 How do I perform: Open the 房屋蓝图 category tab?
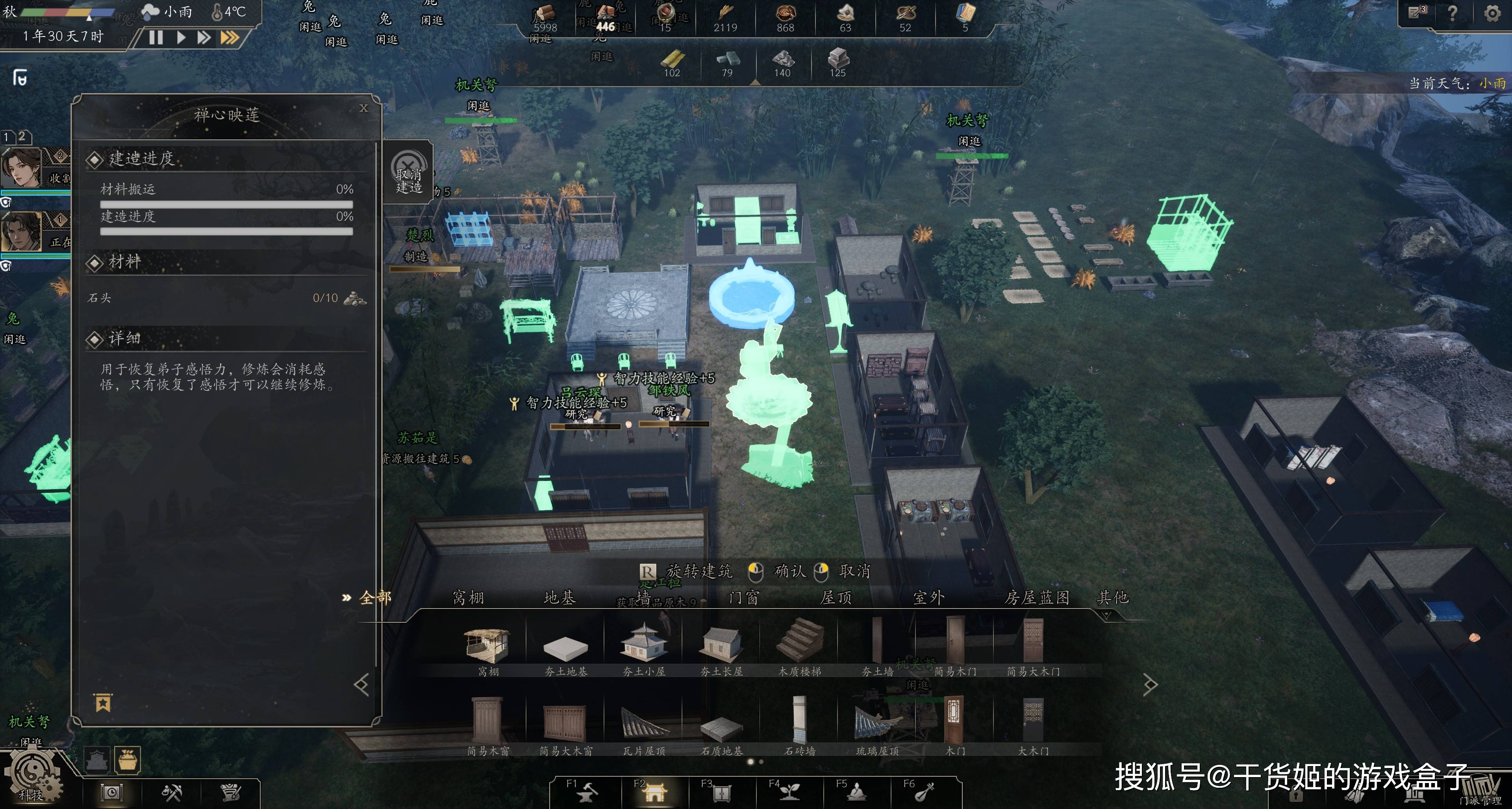(1037, 597)
